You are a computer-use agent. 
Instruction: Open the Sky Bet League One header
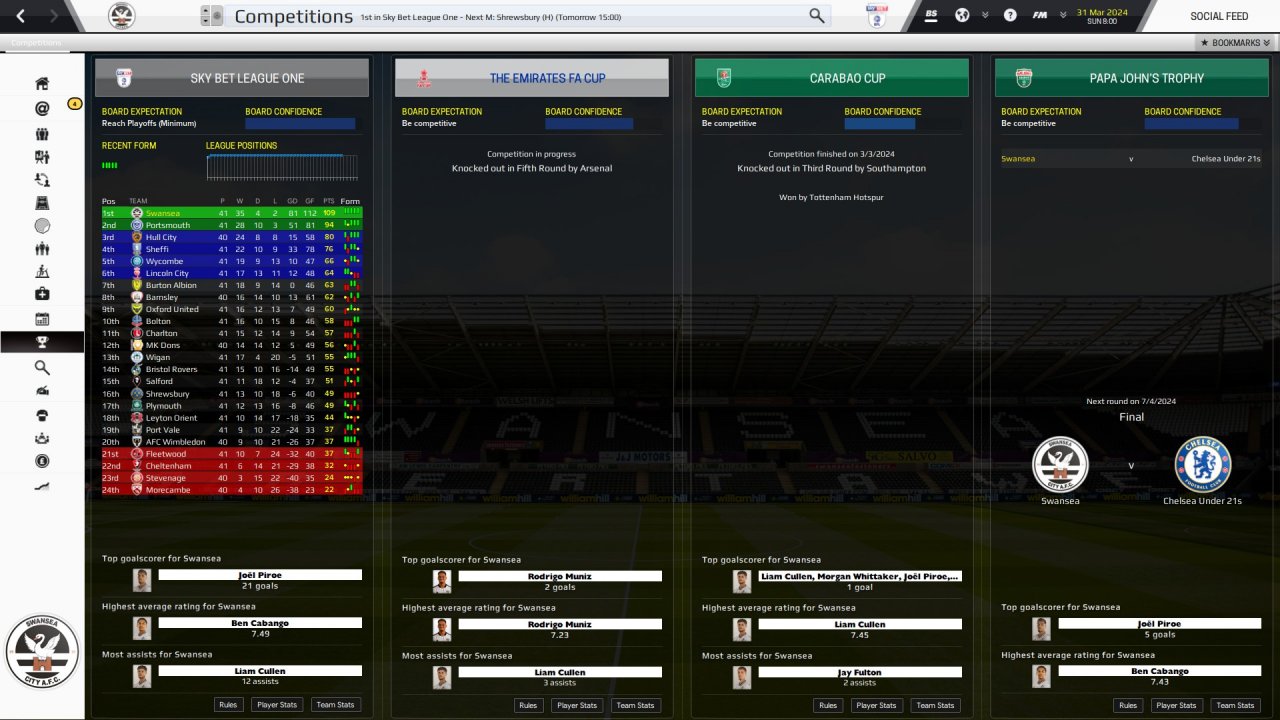pyautogui.click(x=232, y=78)
